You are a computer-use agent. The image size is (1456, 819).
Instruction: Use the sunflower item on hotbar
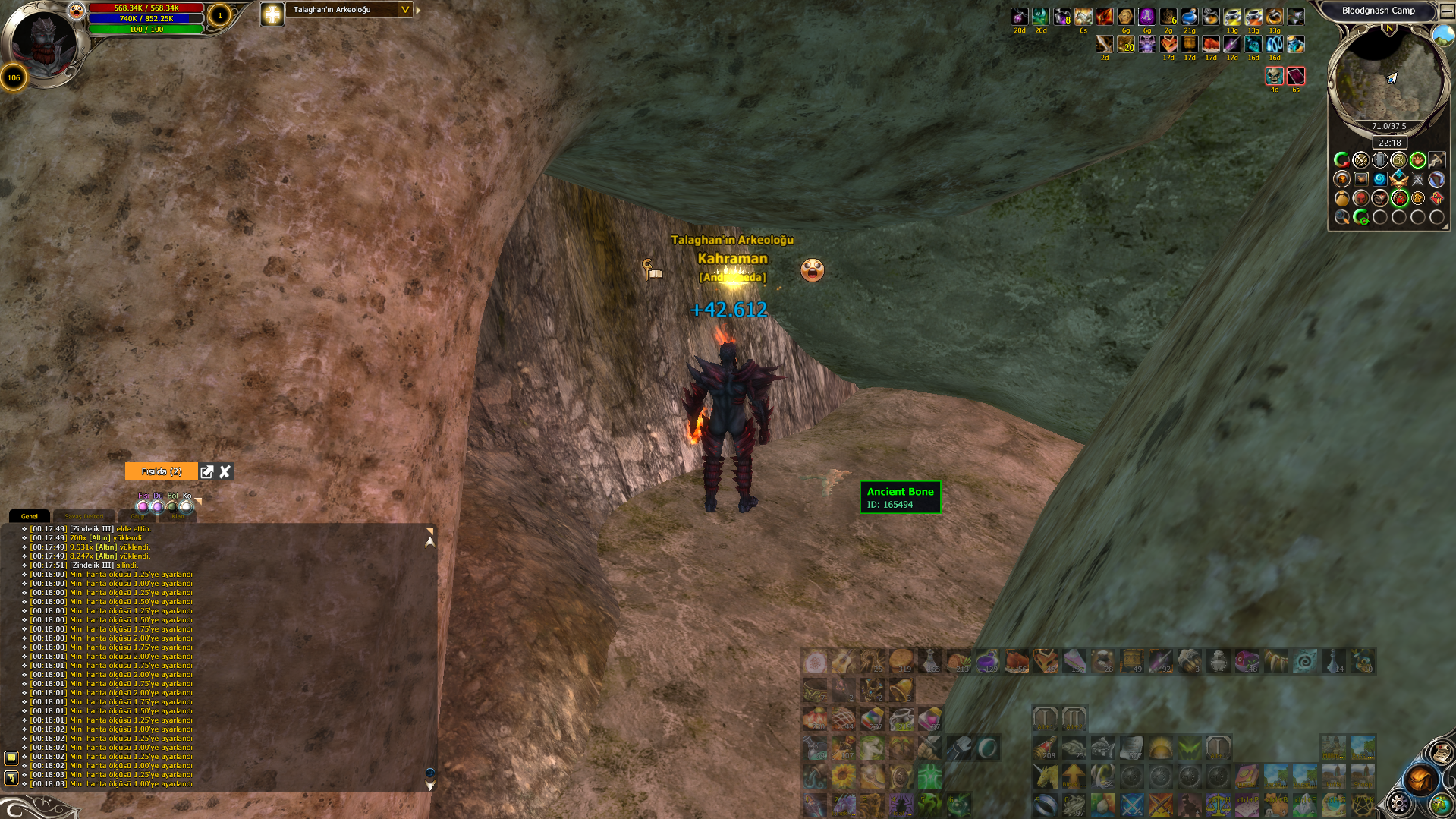tap(843, 776)
